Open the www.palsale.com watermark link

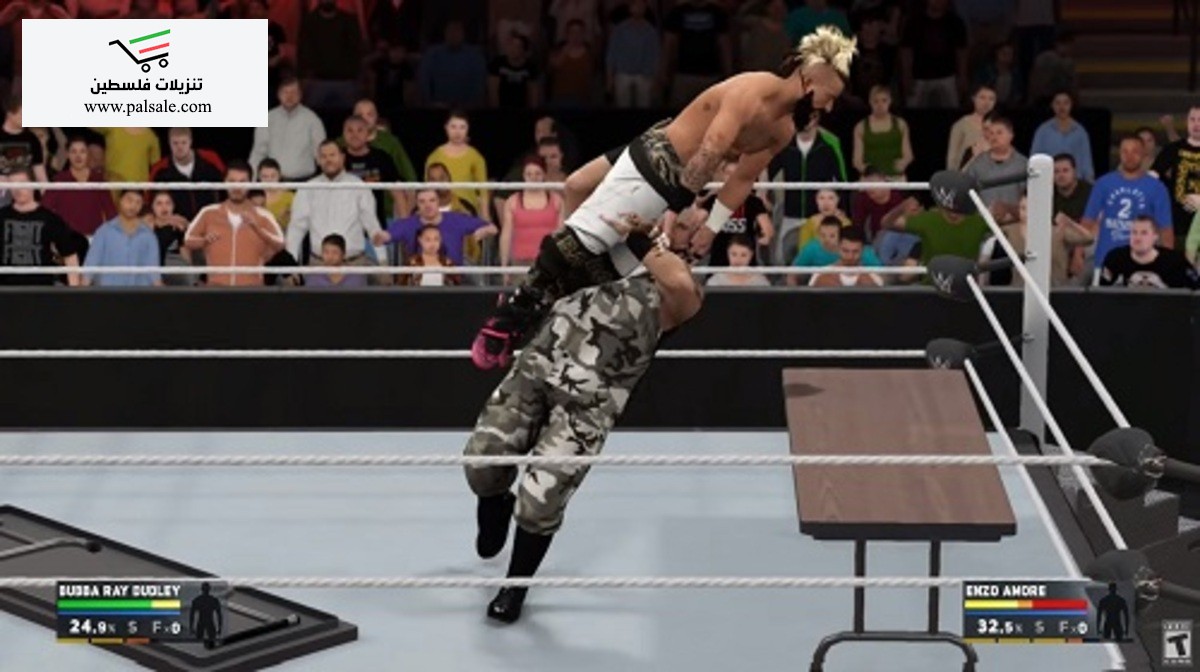click(x=147, y=107)
